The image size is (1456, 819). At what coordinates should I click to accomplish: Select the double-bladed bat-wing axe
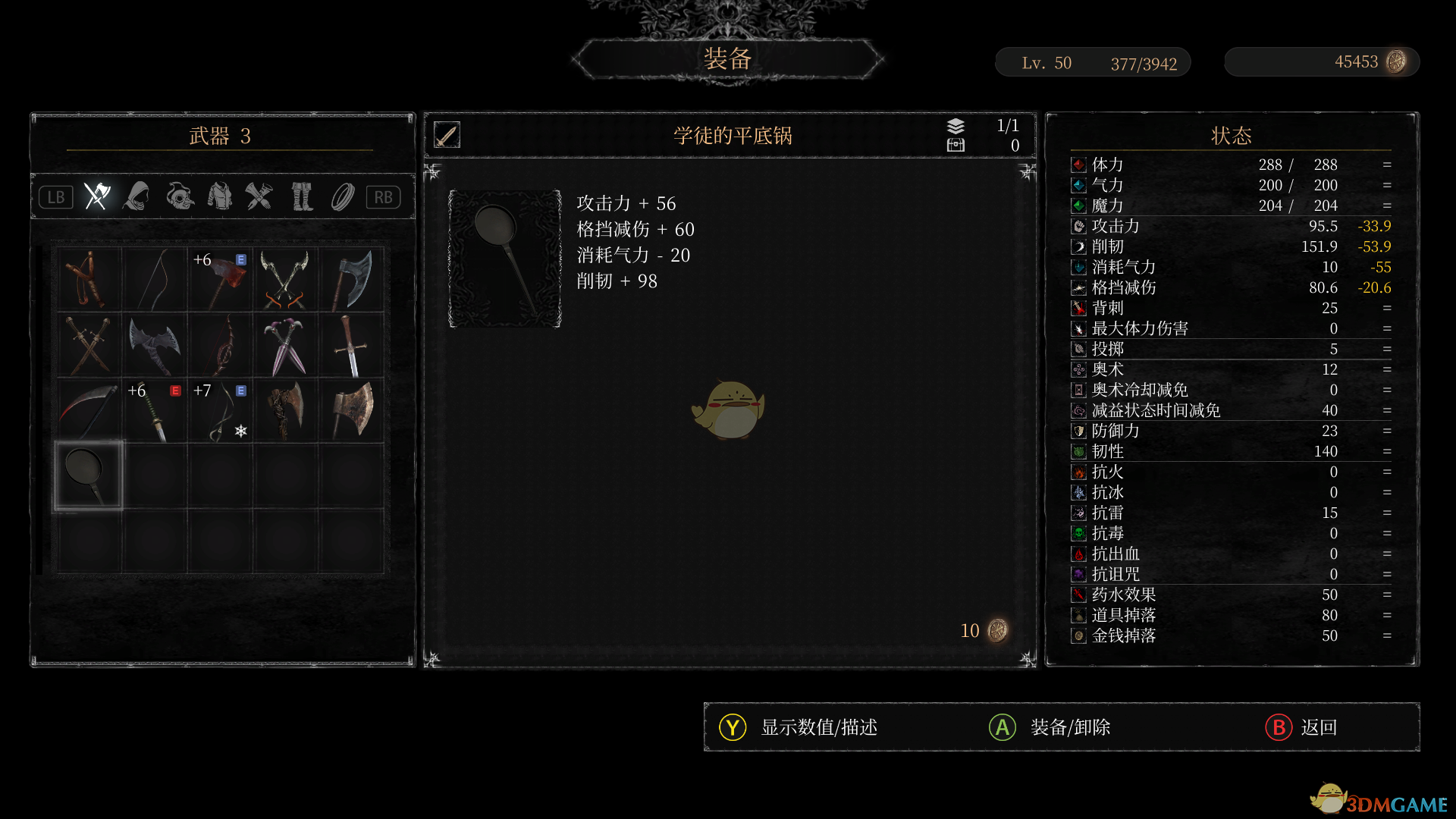click(155, 346)
